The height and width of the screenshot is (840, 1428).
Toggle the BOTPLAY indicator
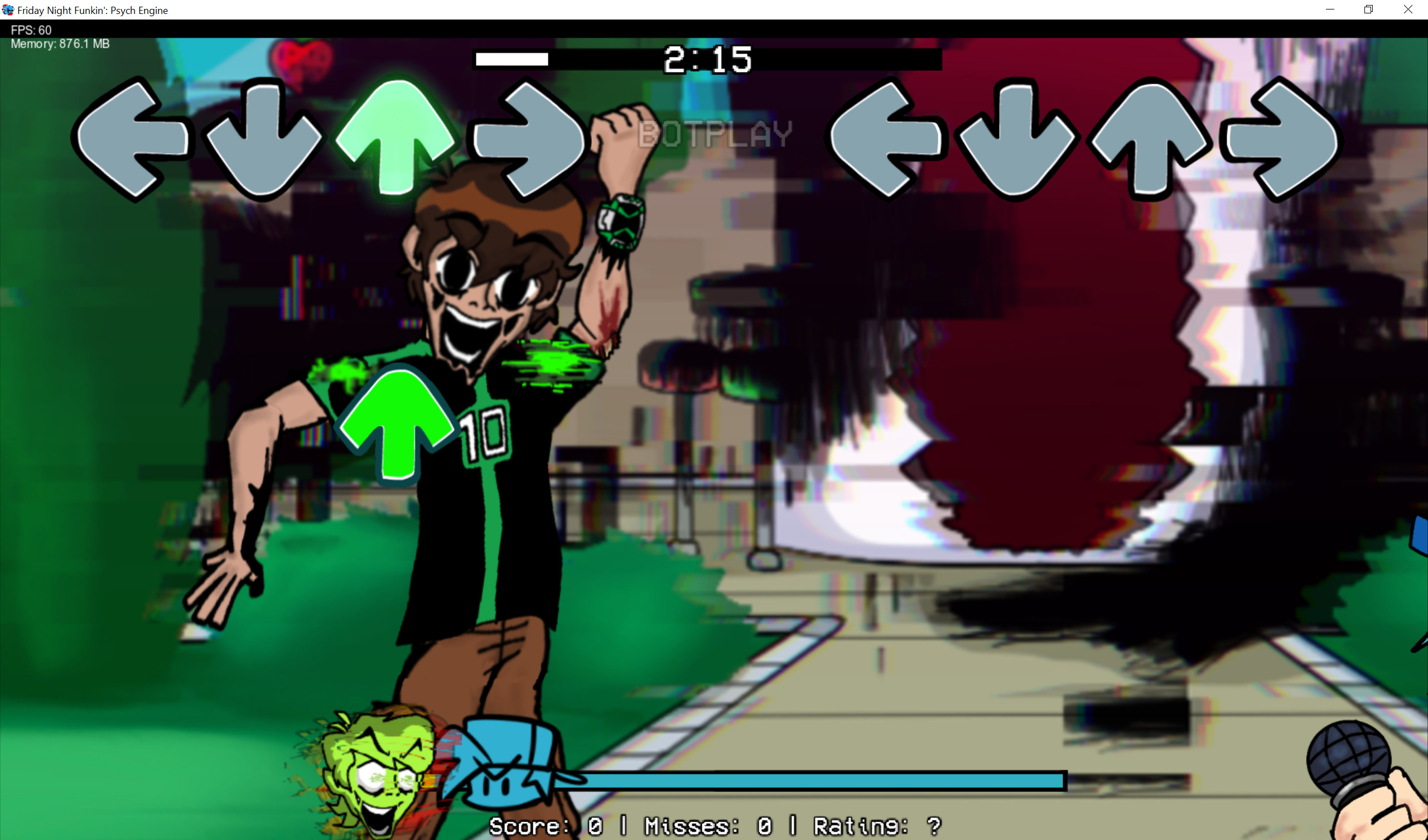[x=713, y=134]
